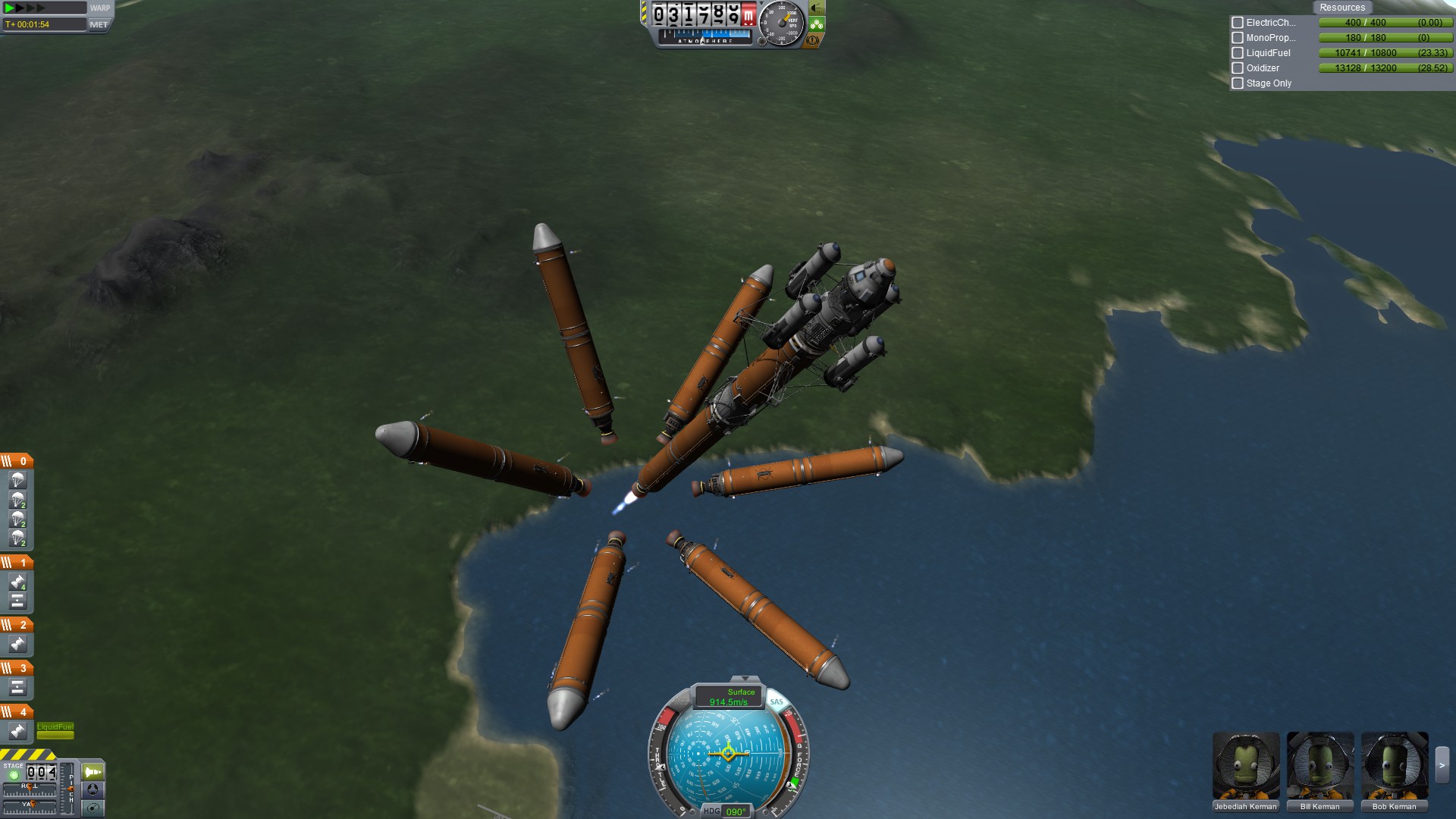Toggle the brakes button with exclamation mark

point(812,40)
